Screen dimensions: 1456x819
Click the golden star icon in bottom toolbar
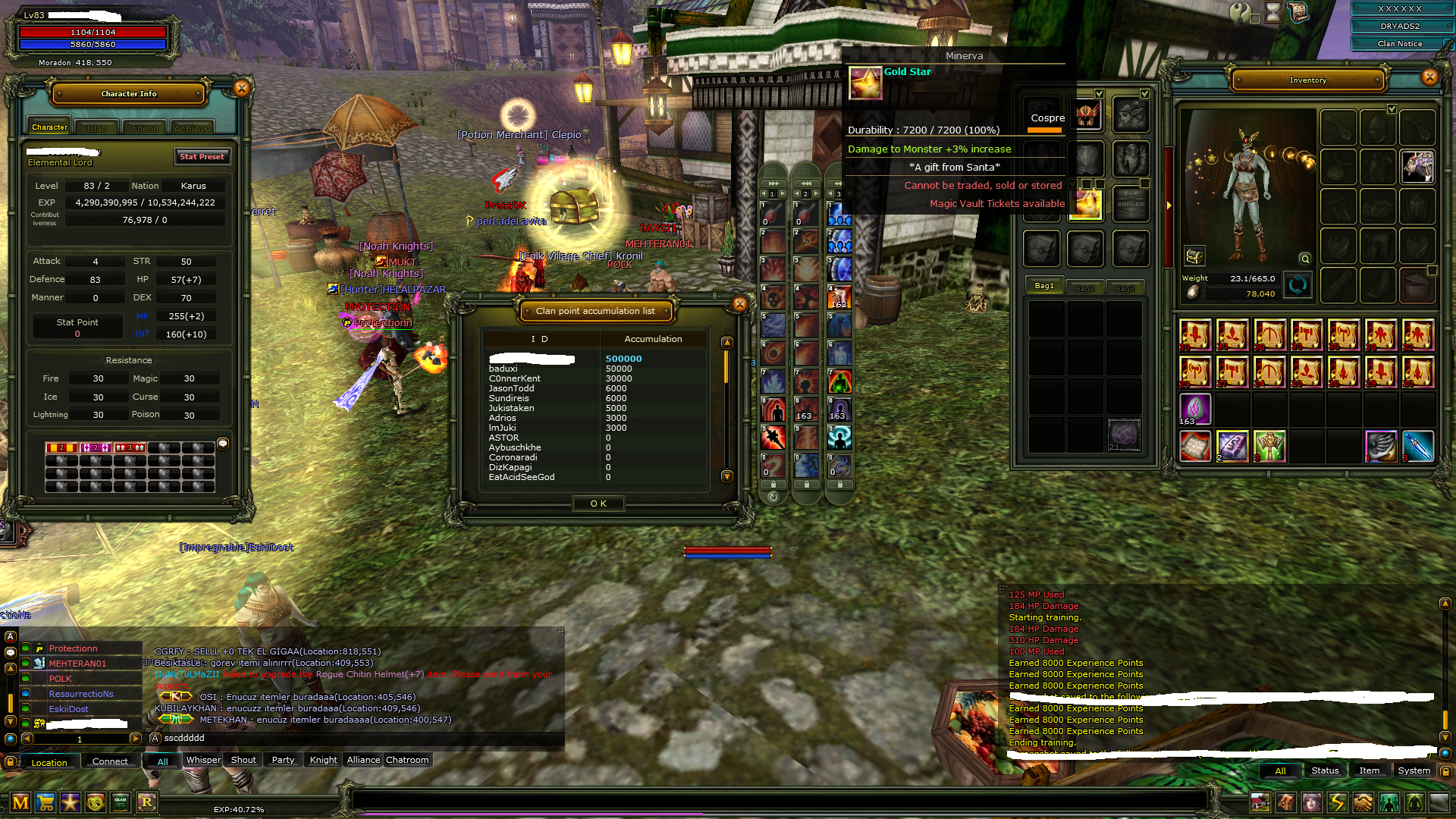[x=71, y=802]
